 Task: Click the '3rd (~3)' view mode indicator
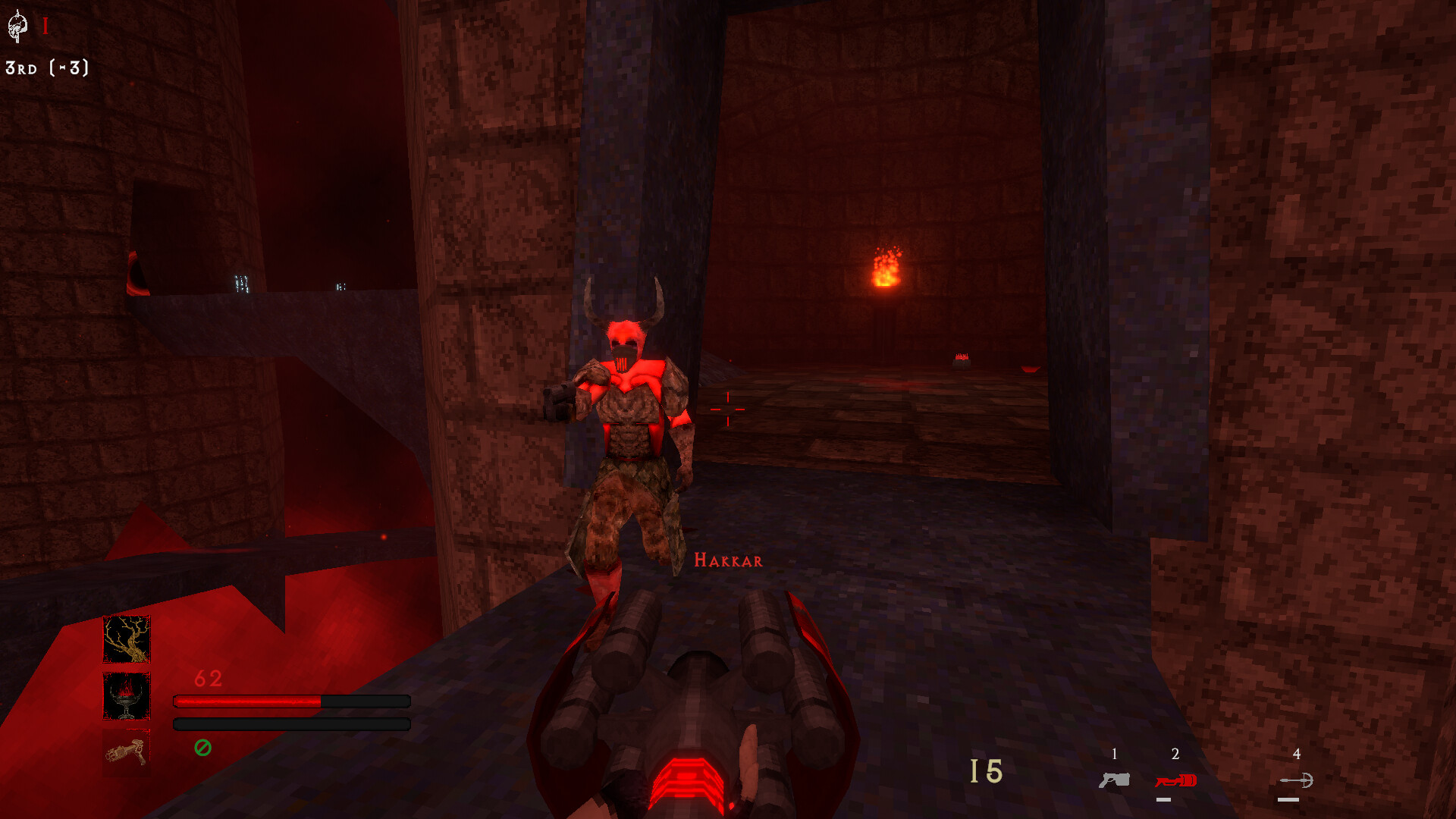coord(47,70)
